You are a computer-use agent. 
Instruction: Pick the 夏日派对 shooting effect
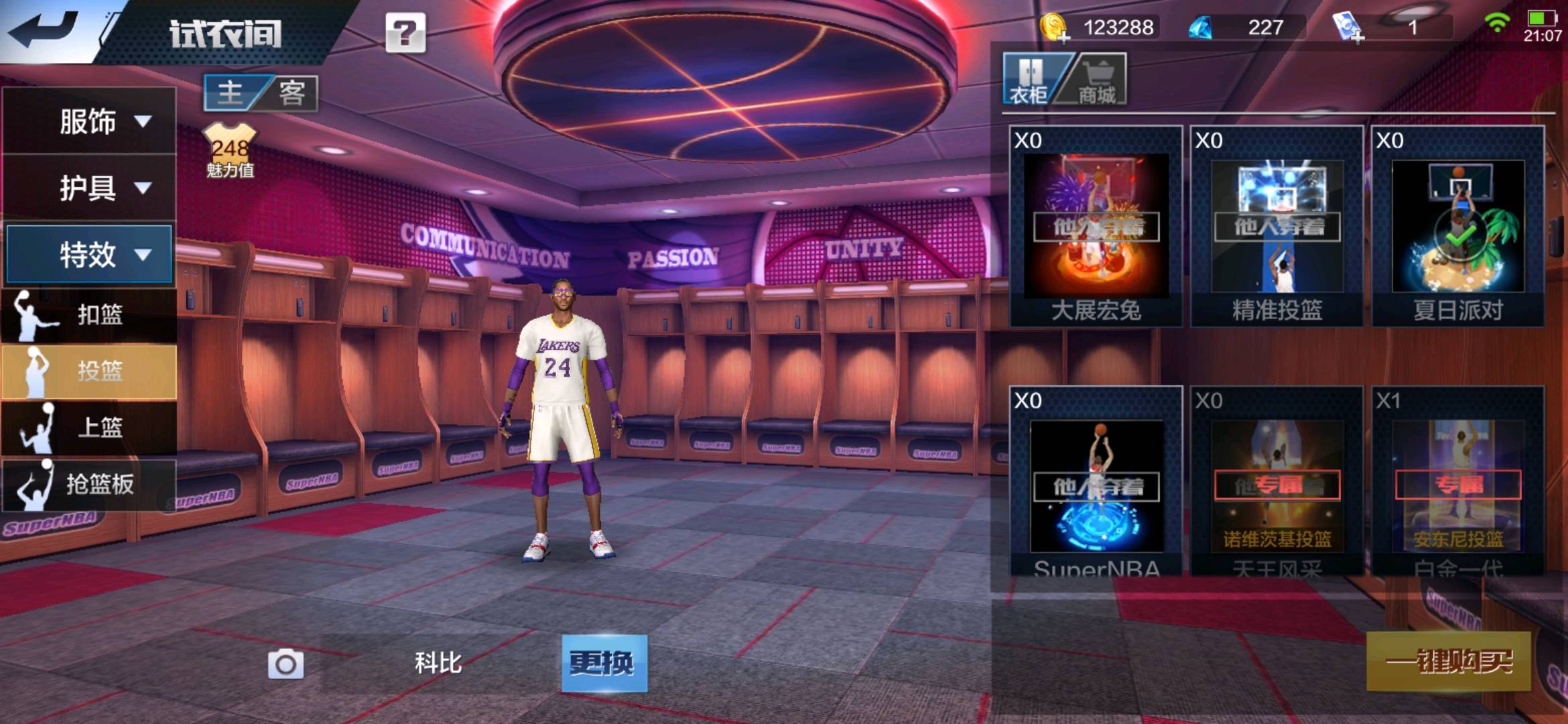click(x=1457, y=226)
